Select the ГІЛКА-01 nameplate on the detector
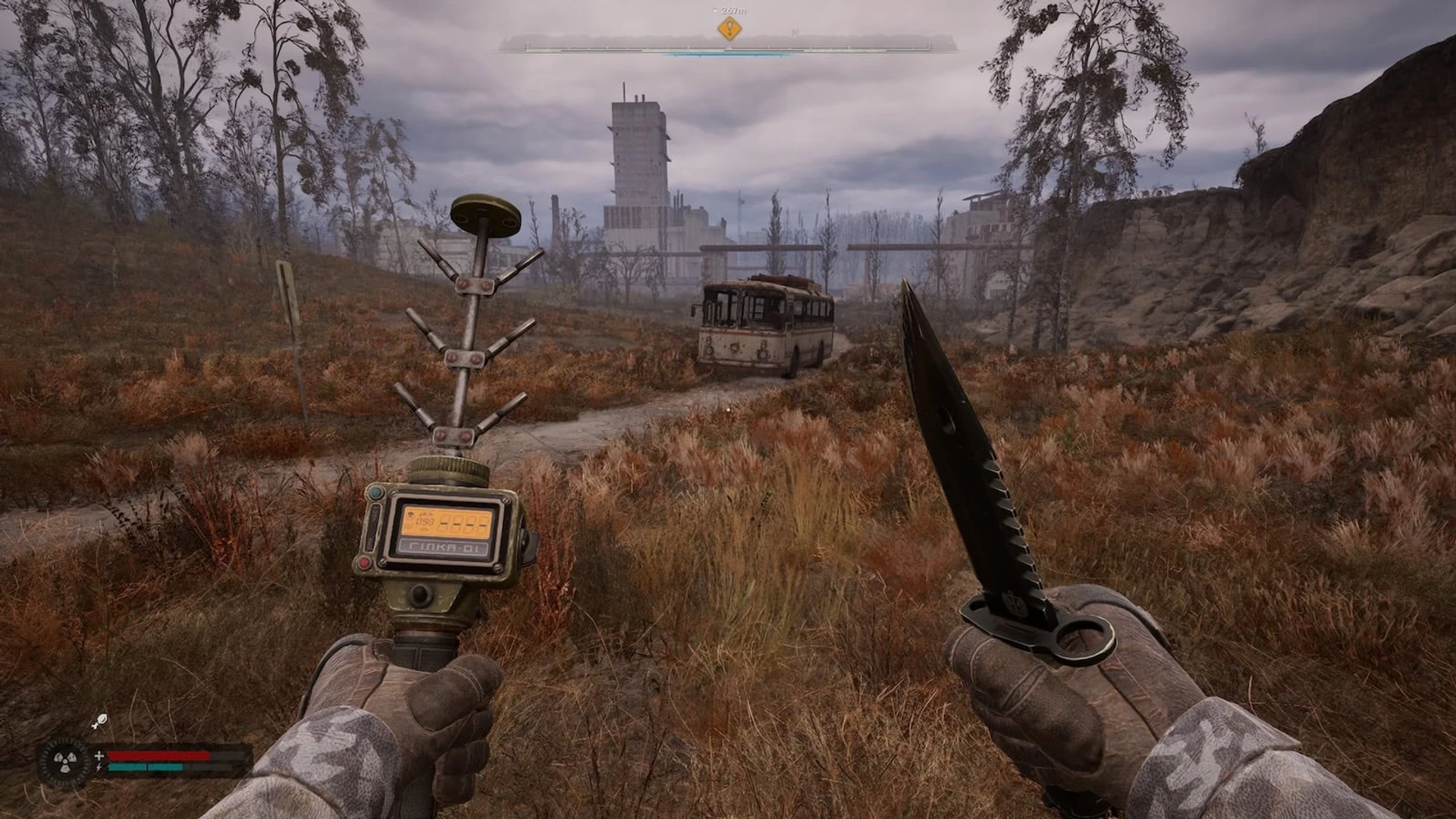 [x=444, y=548]
